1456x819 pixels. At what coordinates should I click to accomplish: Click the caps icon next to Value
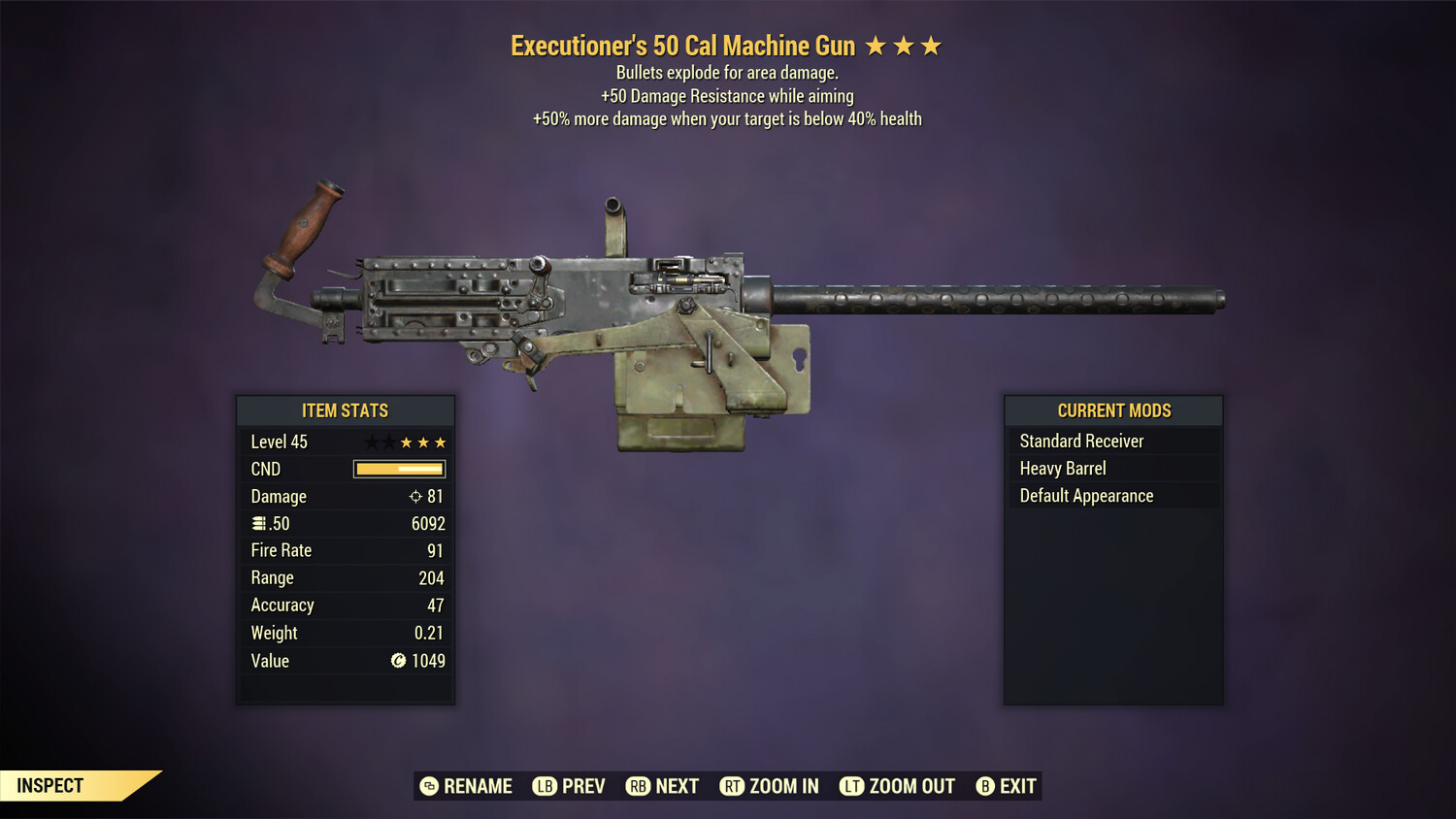(398, 661)
